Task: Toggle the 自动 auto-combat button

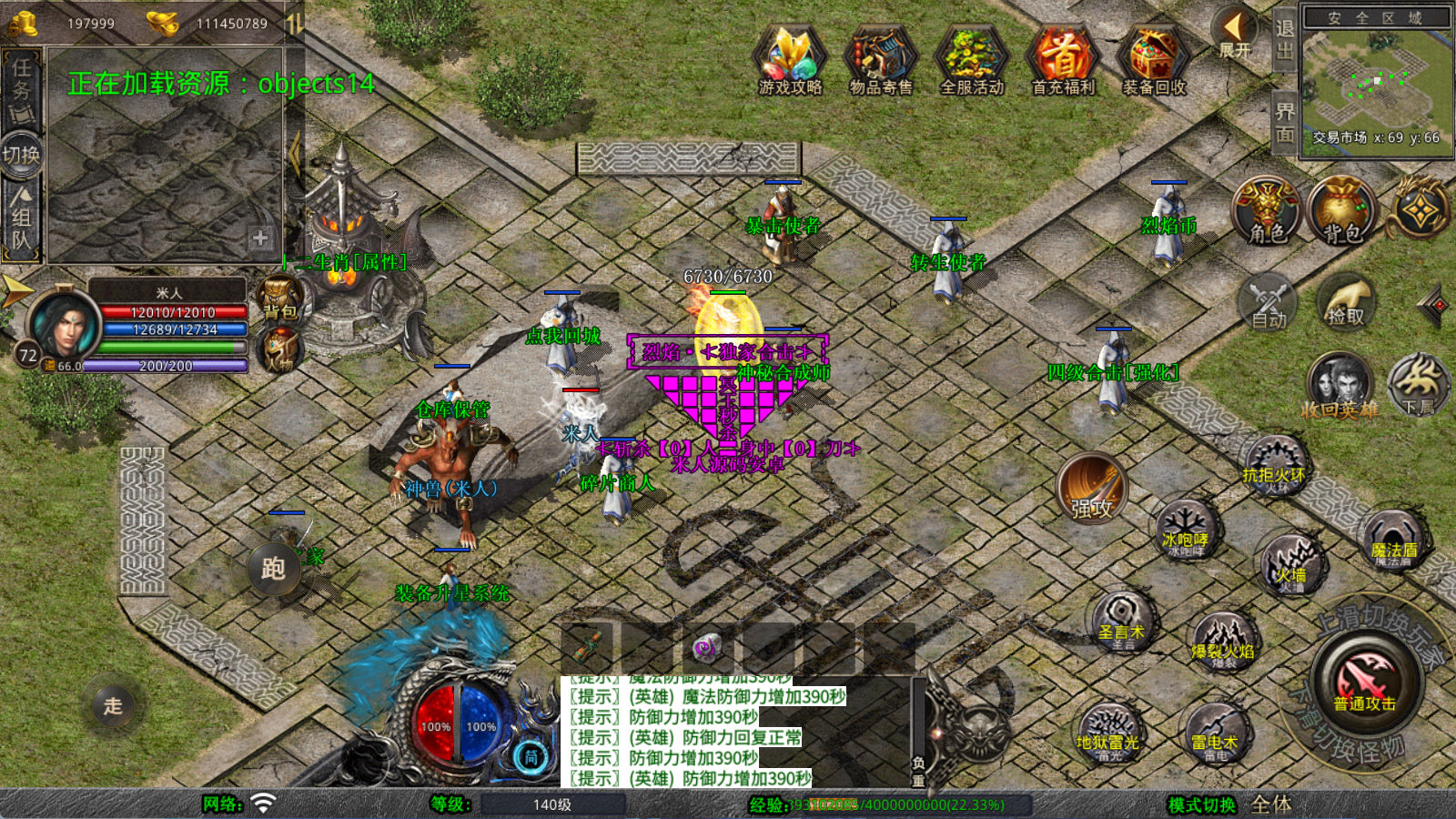Action: click(x=1269, y=302)
